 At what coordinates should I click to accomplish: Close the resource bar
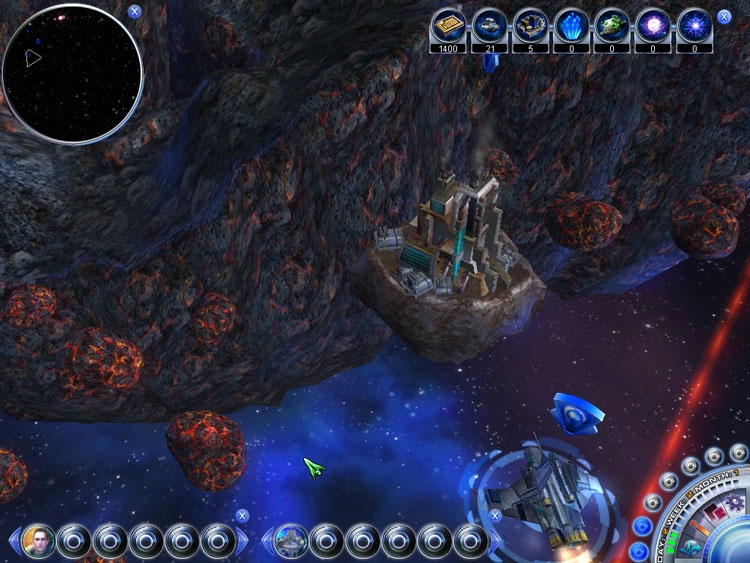[x=724, y=17]
